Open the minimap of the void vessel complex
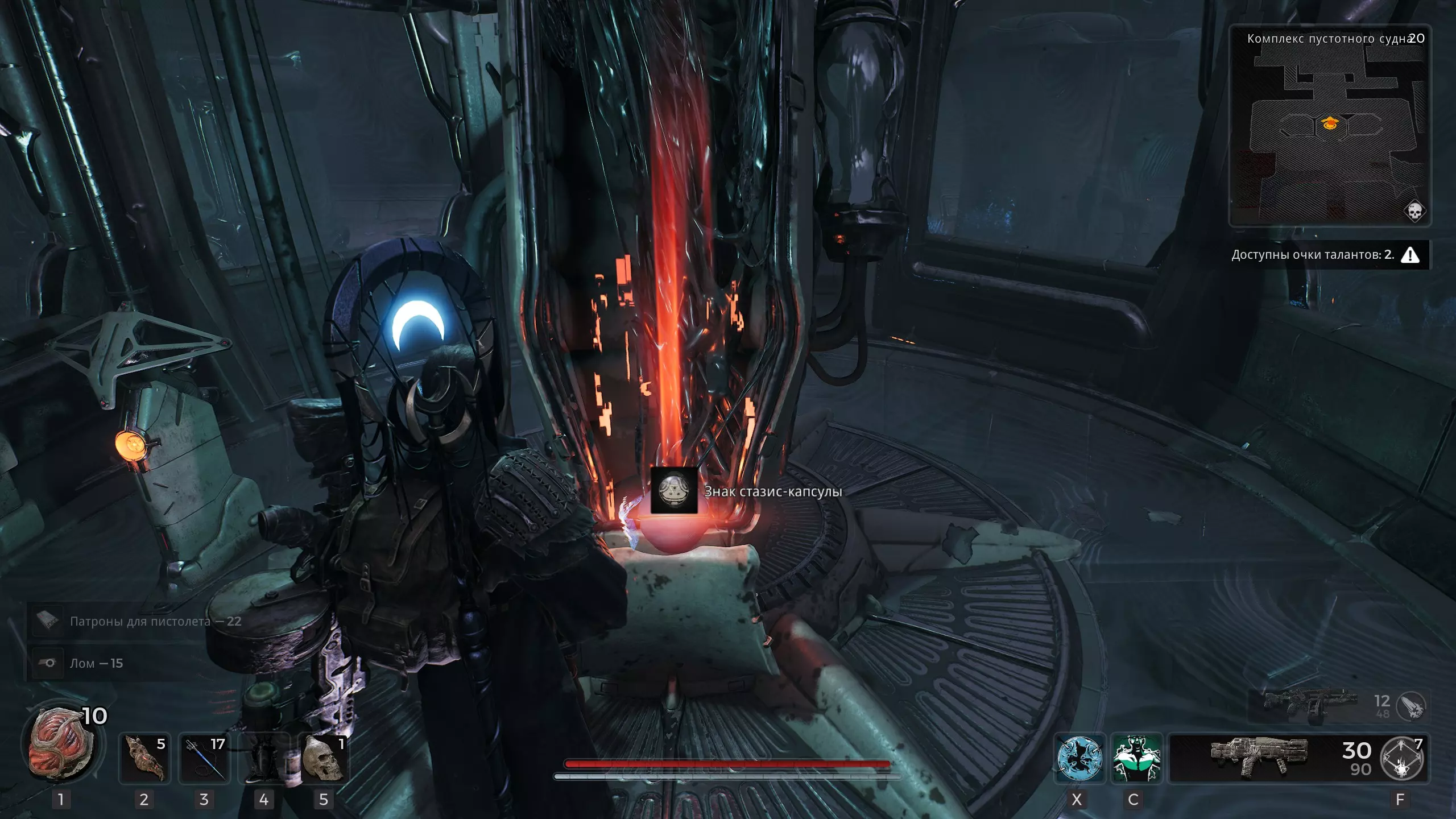Screen dimensions: 1456x819 1329,126
